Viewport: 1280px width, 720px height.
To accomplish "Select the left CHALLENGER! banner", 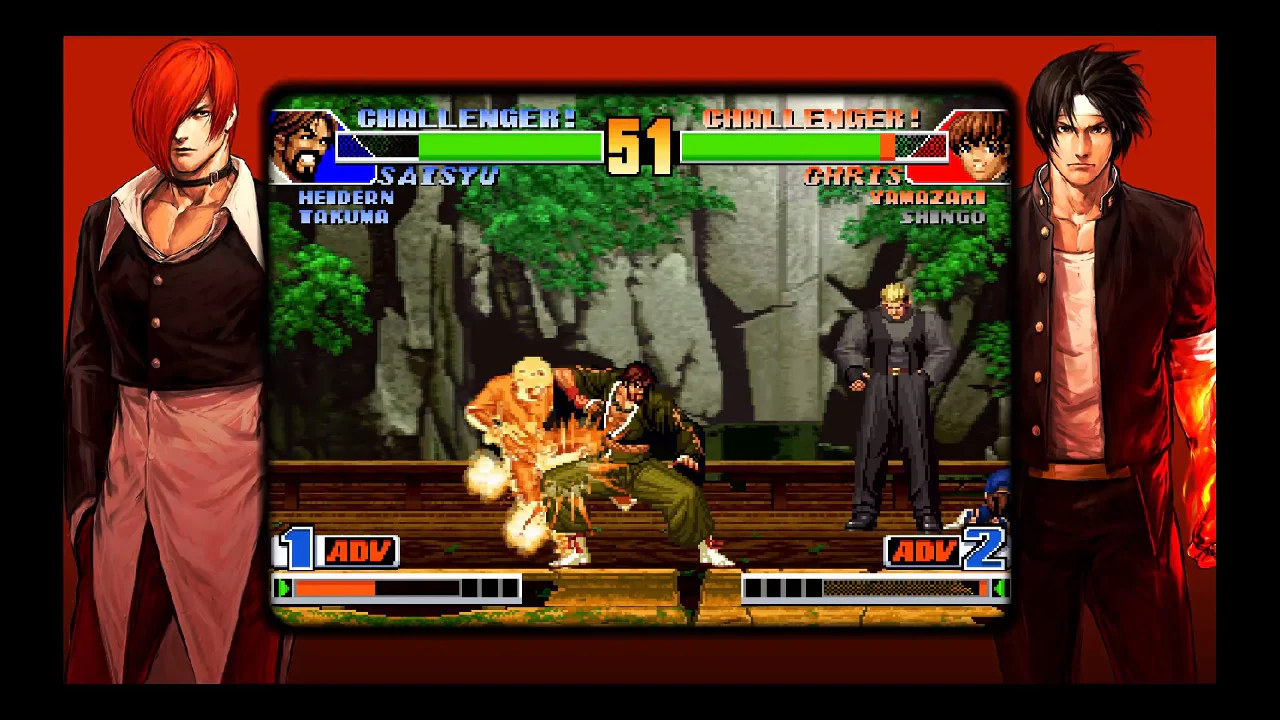I will [x=466, y=117].
